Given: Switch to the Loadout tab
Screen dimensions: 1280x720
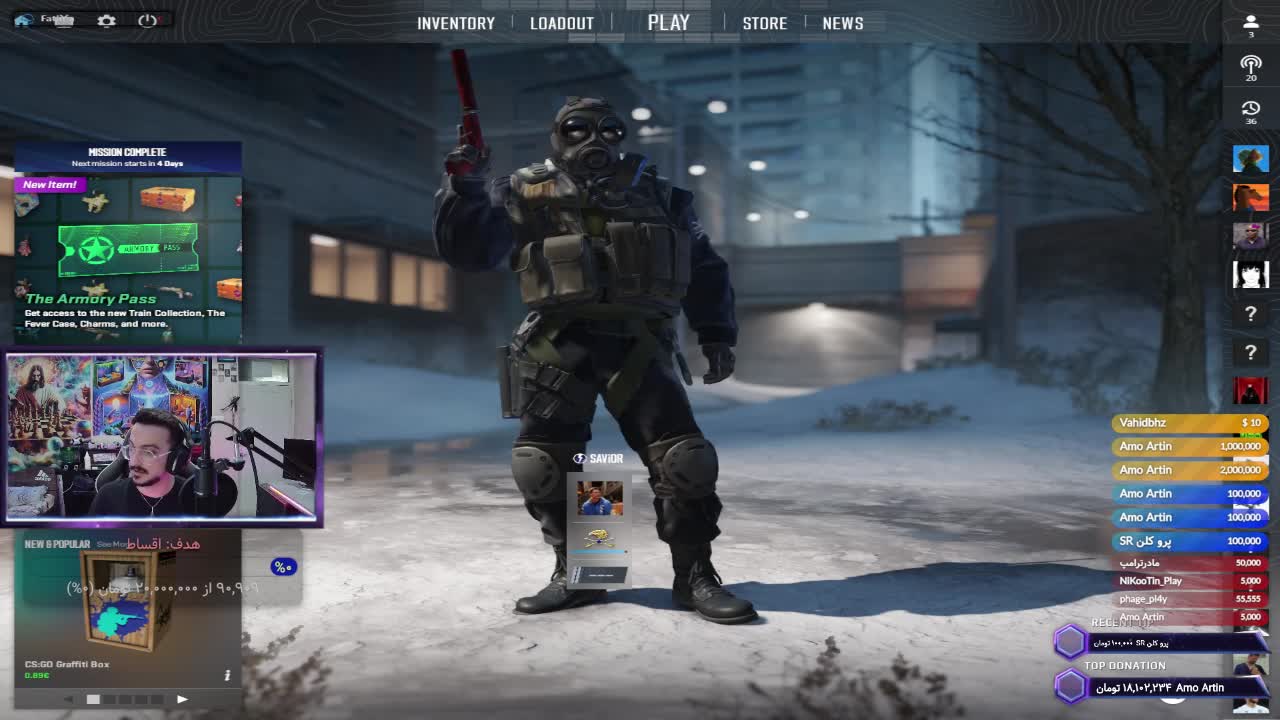Looking at the screenshot, I should pos(561,23).
